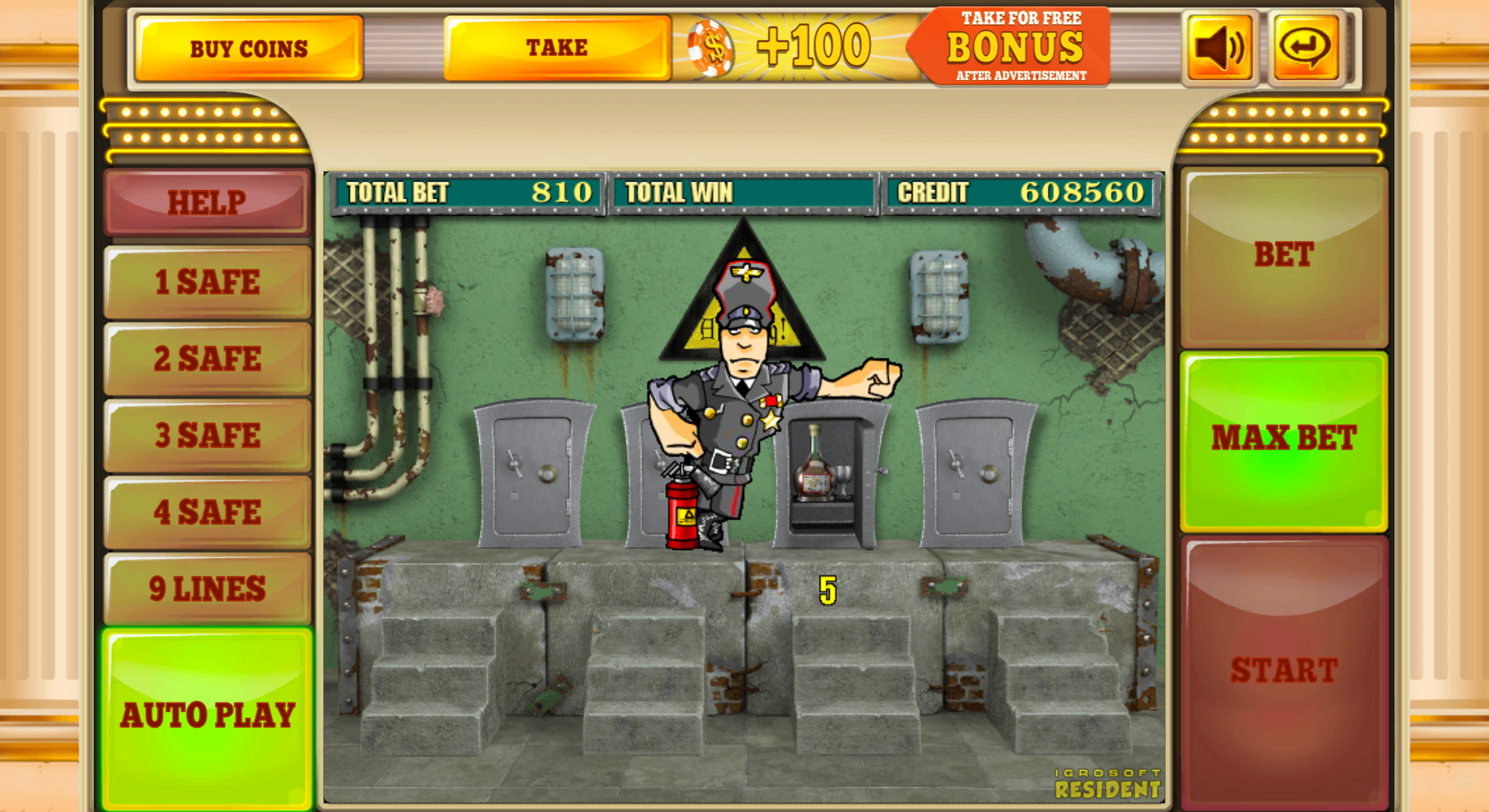
Task: Select the 3 SAFE bet option
Action: (207, 435)
